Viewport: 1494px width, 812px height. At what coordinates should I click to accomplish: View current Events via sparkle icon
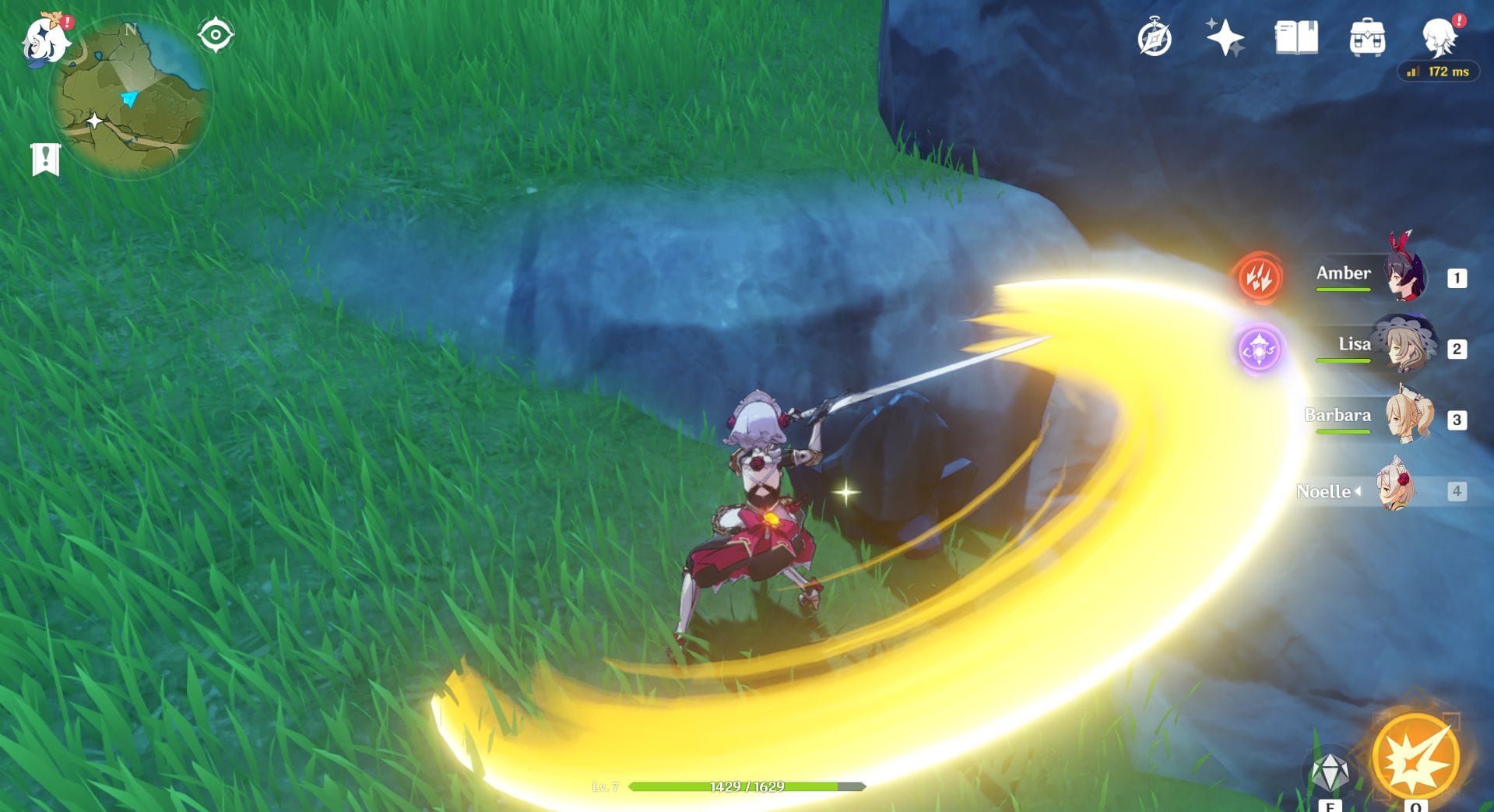(x=1225, y=36)
